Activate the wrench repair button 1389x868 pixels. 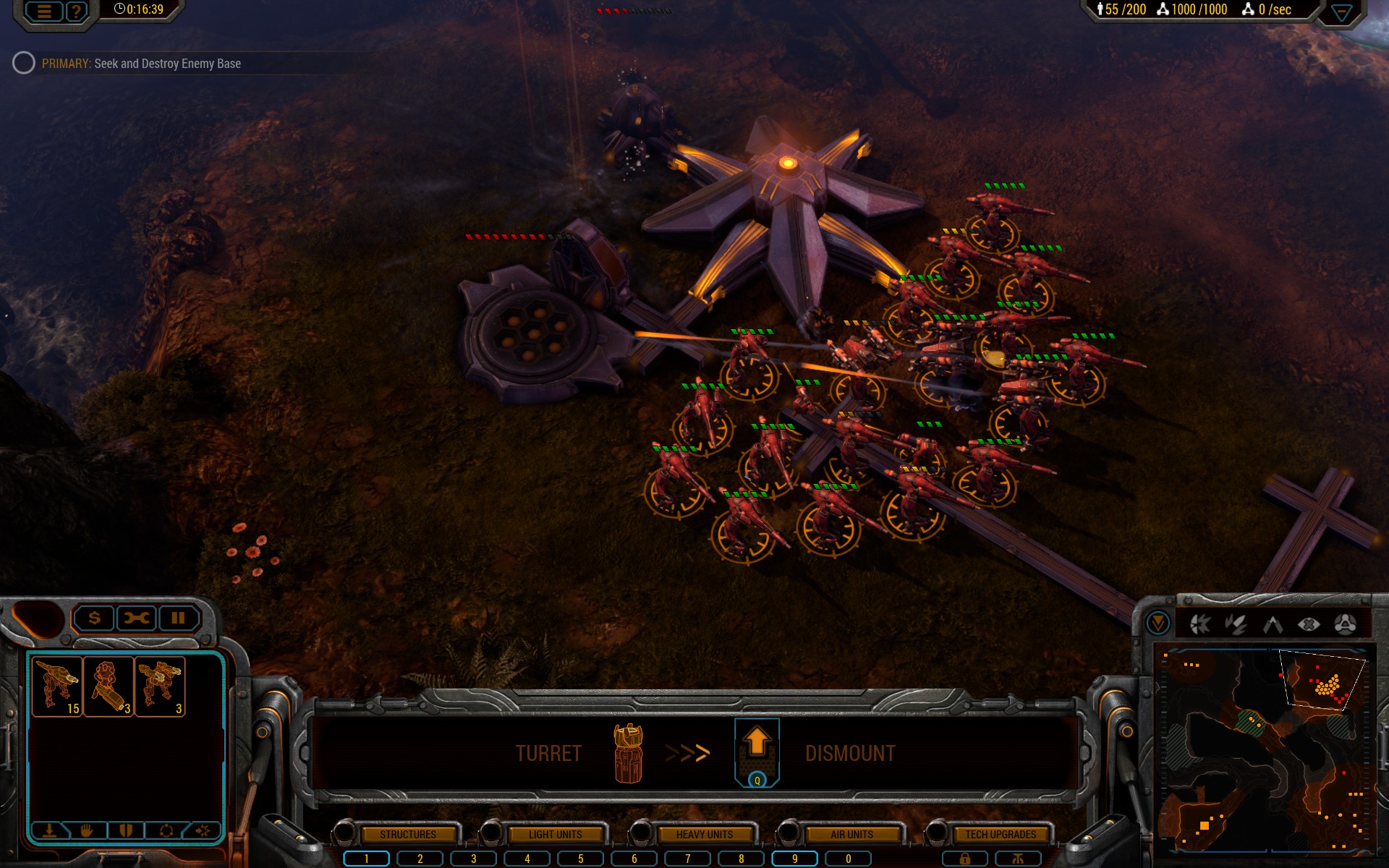pos(136,618)
